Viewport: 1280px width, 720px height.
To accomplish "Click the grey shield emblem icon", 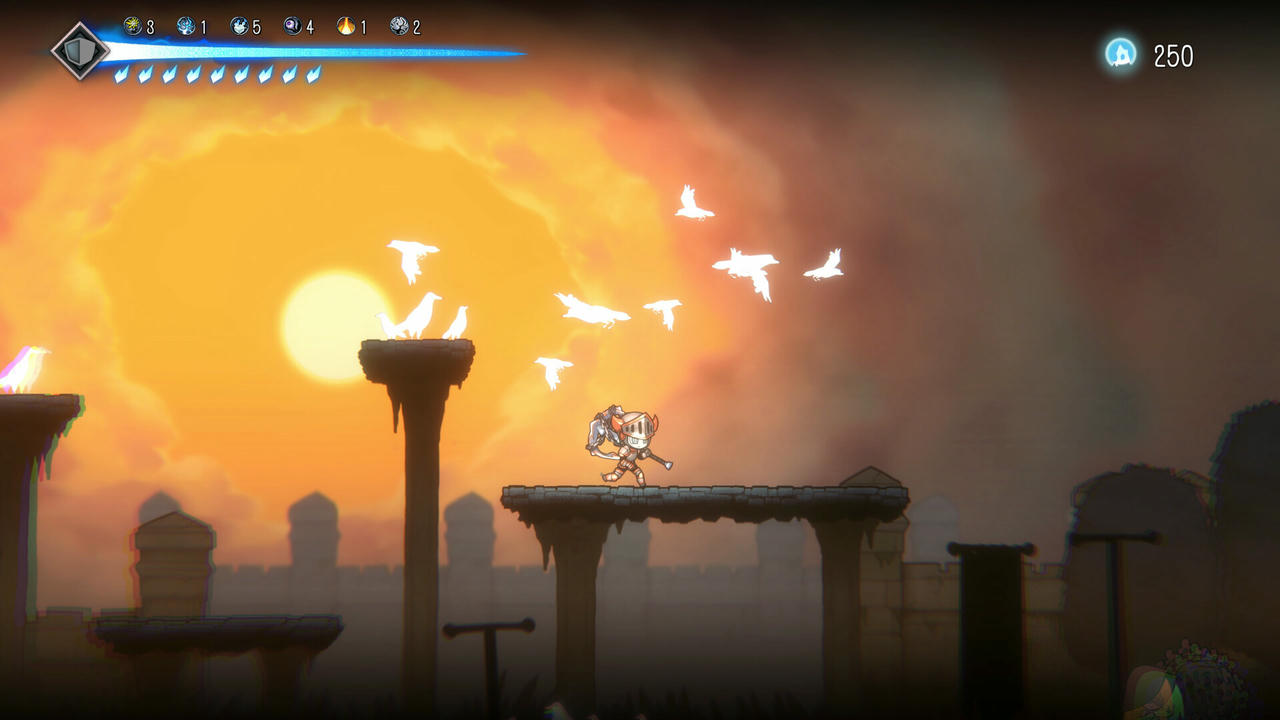I will tap(80, 50).
